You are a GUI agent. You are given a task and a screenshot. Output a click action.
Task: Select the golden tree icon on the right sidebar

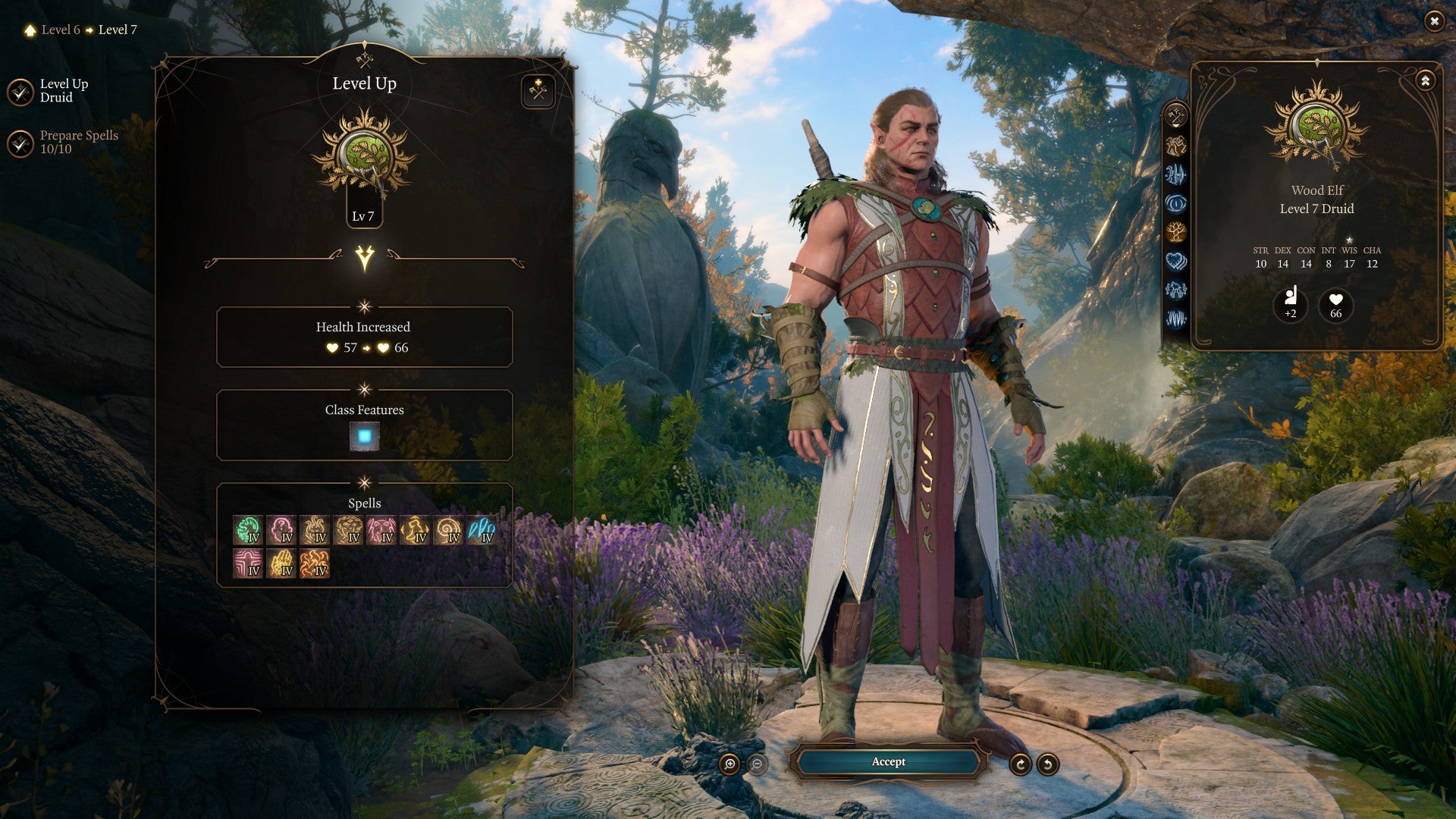click(1177, 230)
